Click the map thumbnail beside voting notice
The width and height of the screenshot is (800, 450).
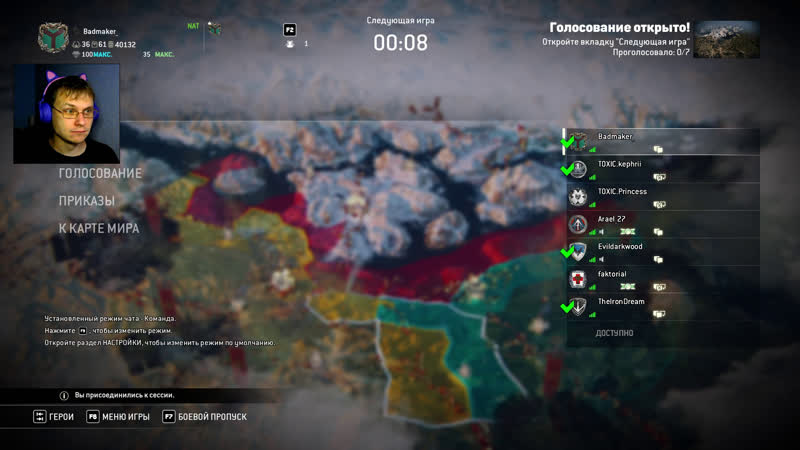coord(726,39)
